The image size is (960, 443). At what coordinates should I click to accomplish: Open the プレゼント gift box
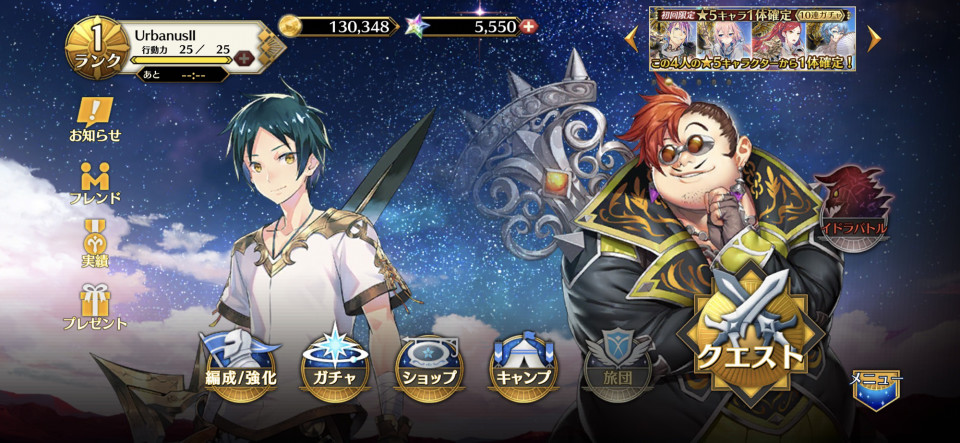point(95,306)
